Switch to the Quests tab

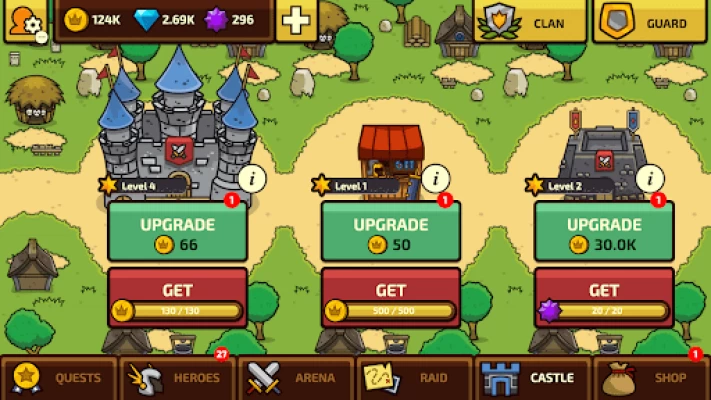(x=58, y=378)
